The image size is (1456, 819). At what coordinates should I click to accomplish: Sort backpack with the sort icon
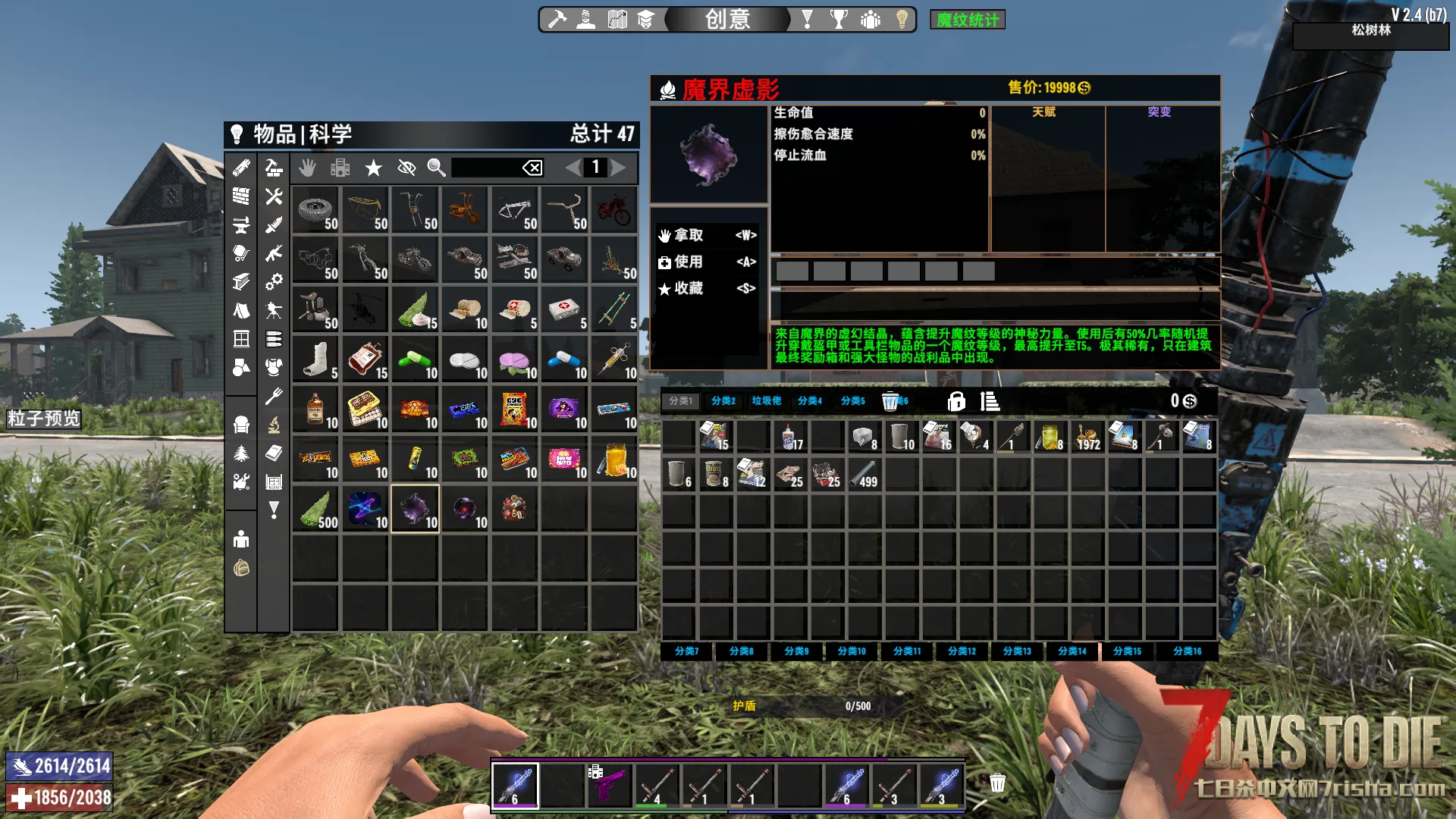990,400
